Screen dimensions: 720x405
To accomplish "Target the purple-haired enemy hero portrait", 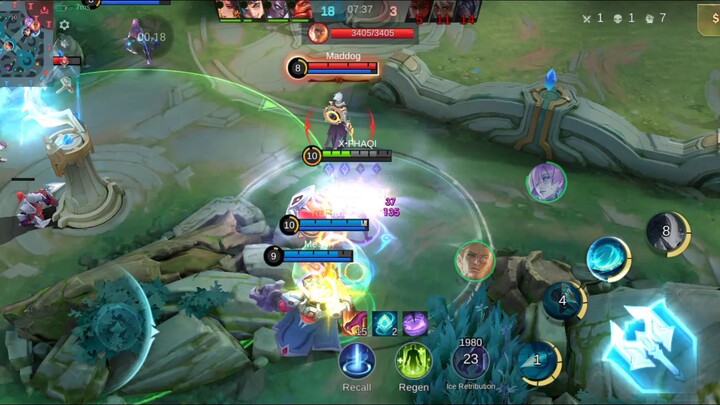I will tap(546, 183).
